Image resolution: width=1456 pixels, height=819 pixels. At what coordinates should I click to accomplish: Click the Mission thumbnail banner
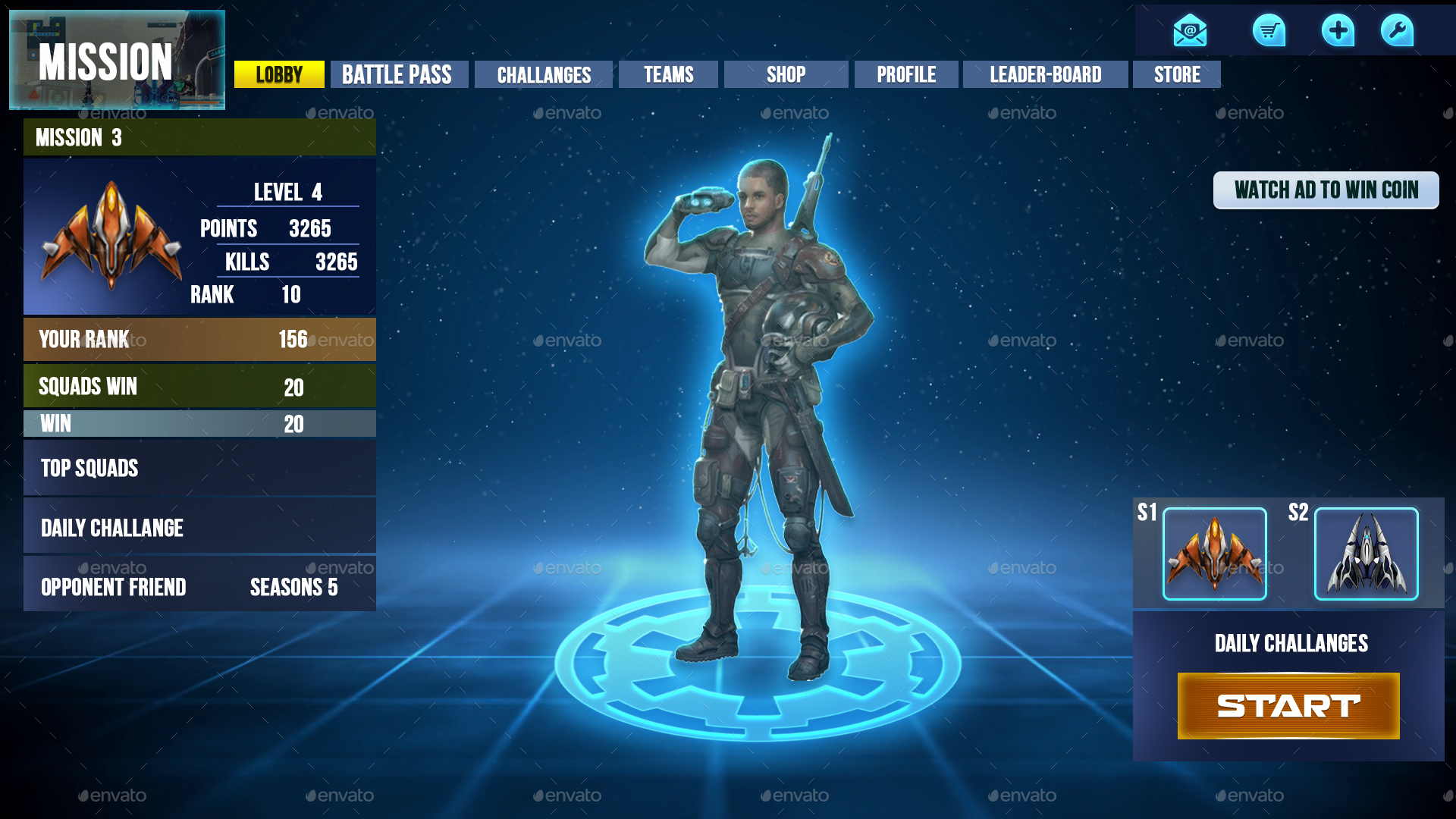(x=117, y=60)
